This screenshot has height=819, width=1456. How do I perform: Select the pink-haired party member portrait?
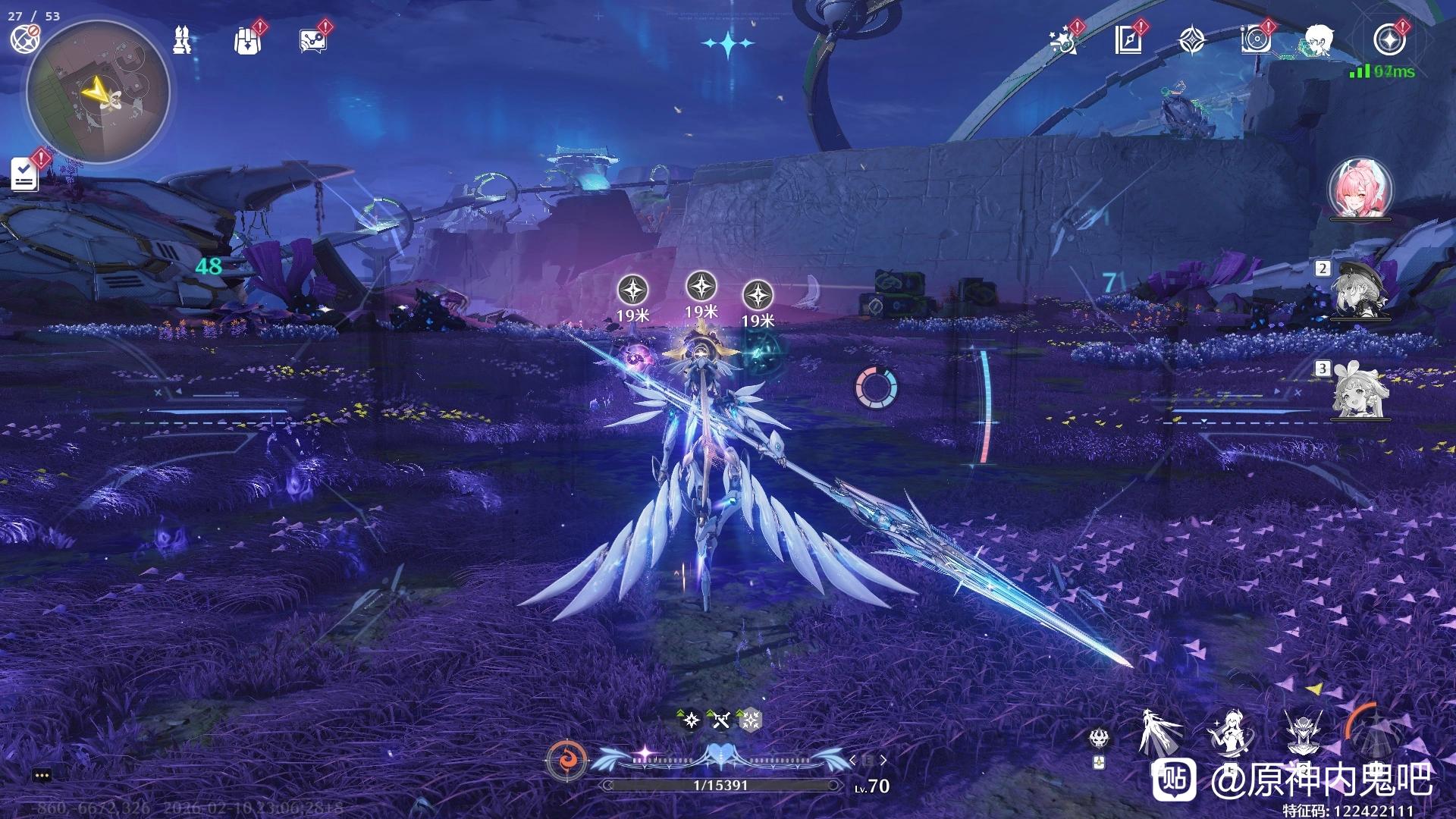(x=1360, y=188)
